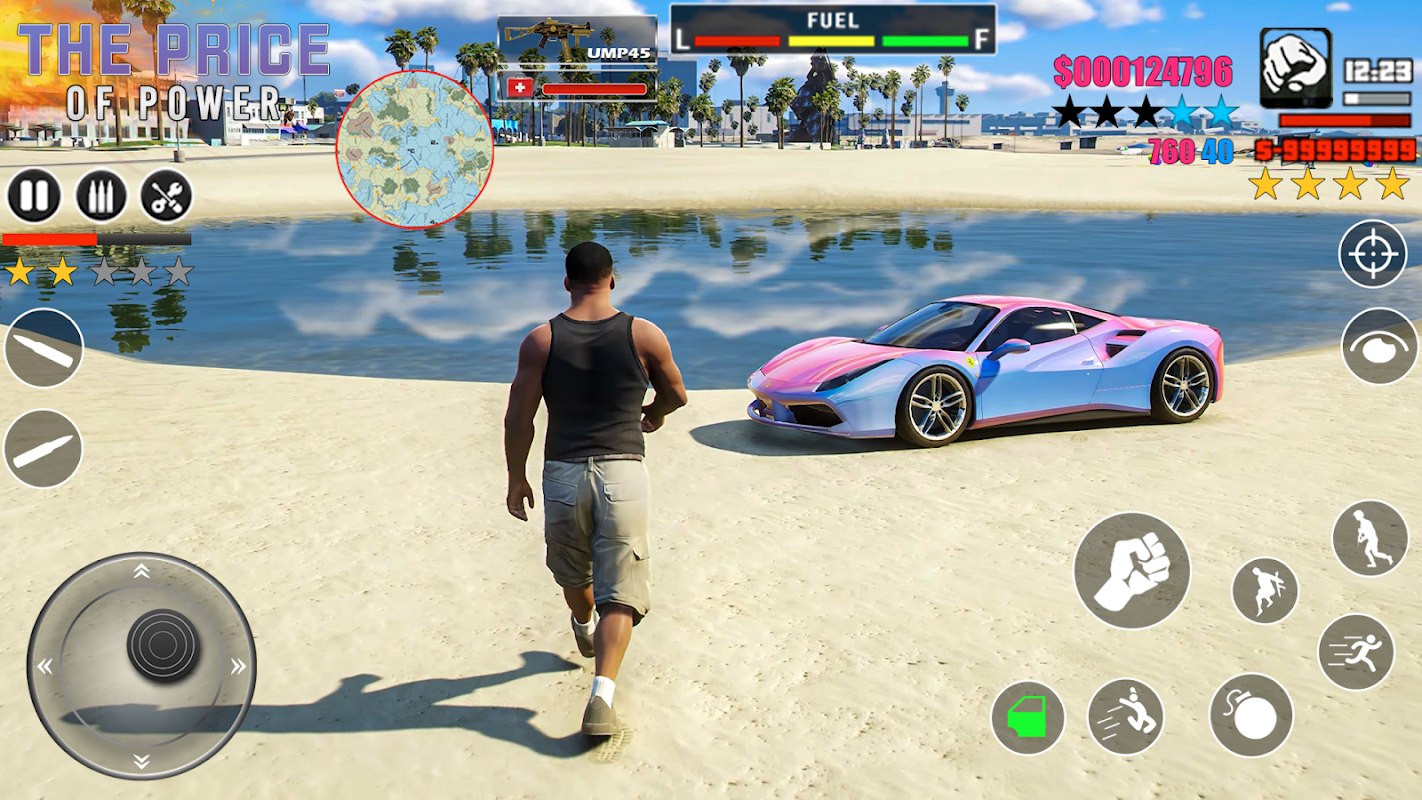Viewport: 1422px width, 800px height.
Task: Trigger the flying kick action button
Action: pos(1125,716)
